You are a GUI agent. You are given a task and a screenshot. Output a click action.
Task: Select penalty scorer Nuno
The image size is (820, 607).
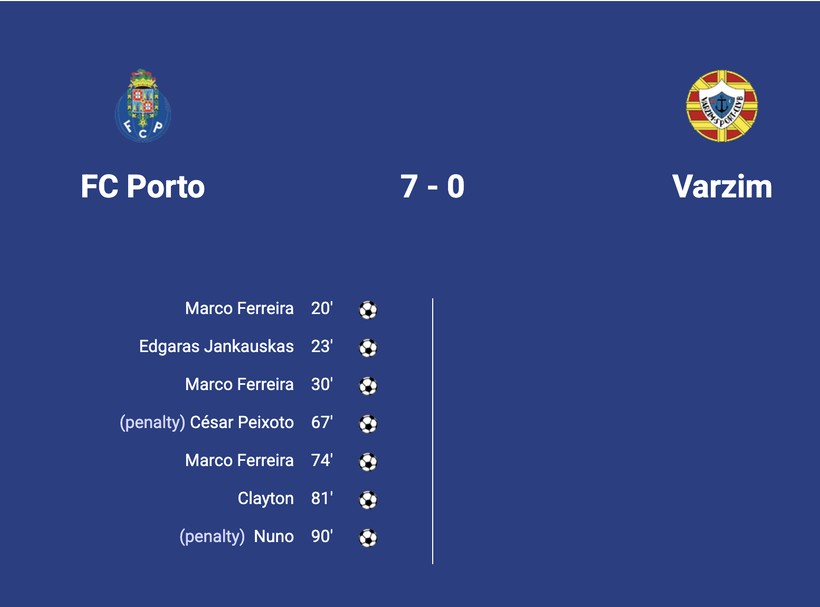[x=273, y=537]
